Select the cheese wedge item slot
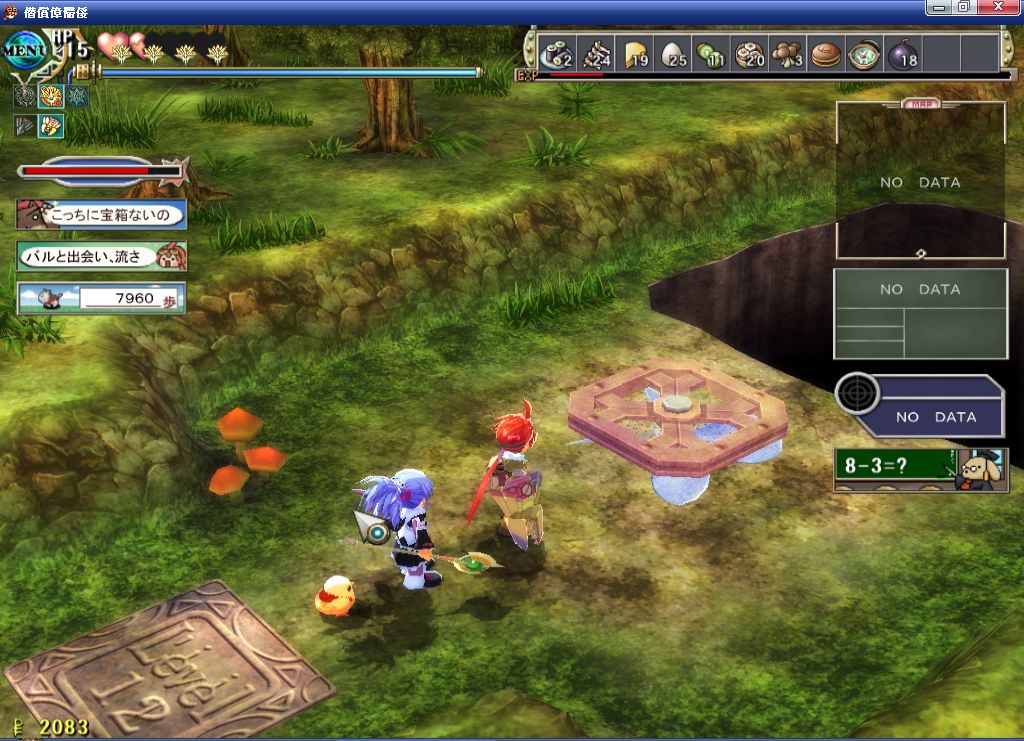The width and height of the screenshot is (1024, 741). point(636,54)
